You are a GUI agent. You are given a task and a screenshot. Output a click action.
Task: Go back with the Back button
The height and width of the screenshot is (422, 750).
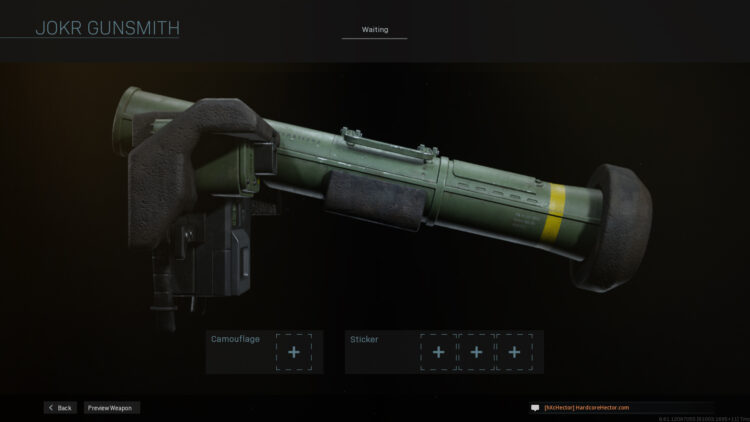60,408
